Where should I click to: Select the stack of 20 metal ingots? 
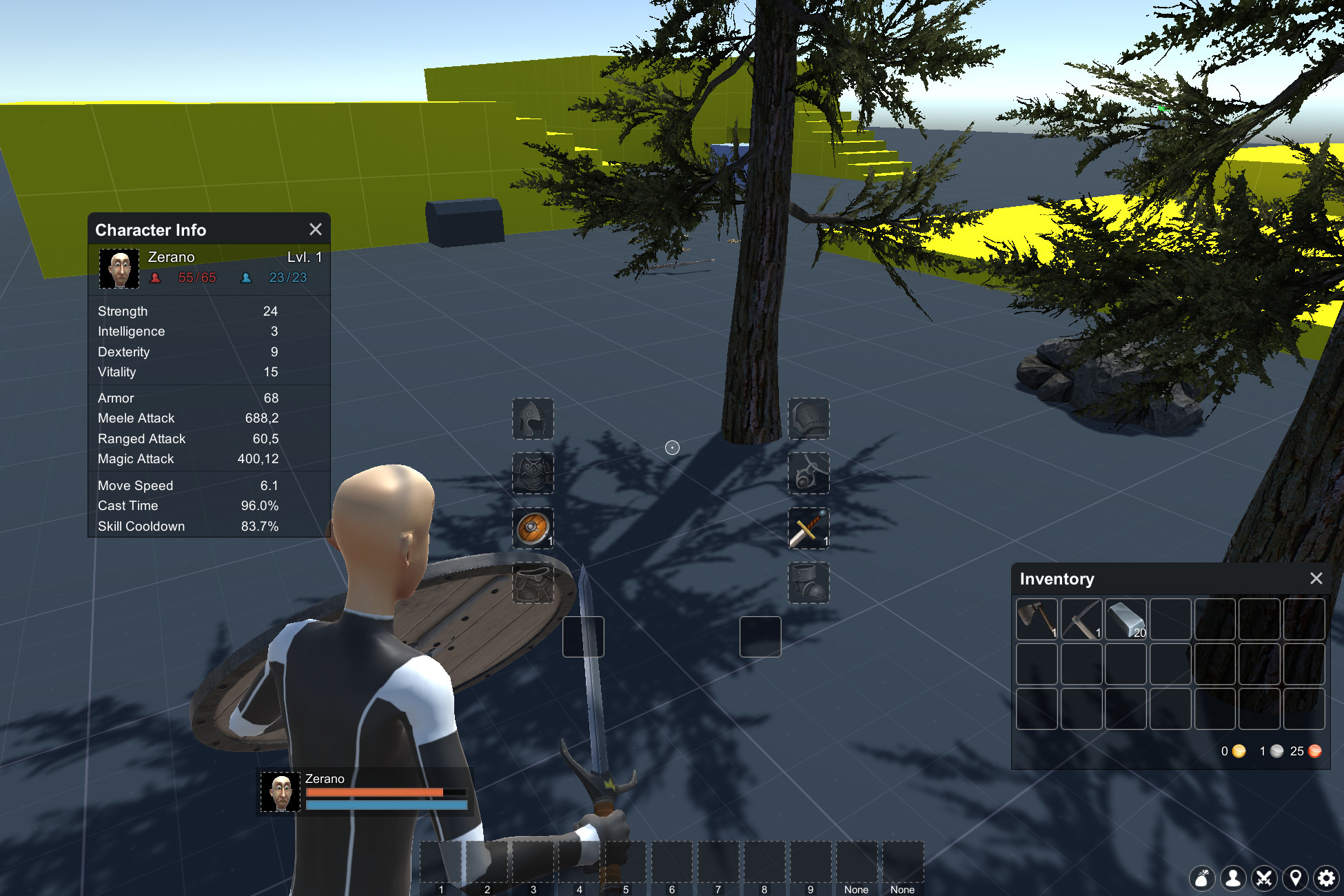click(x=1126, y=620)
